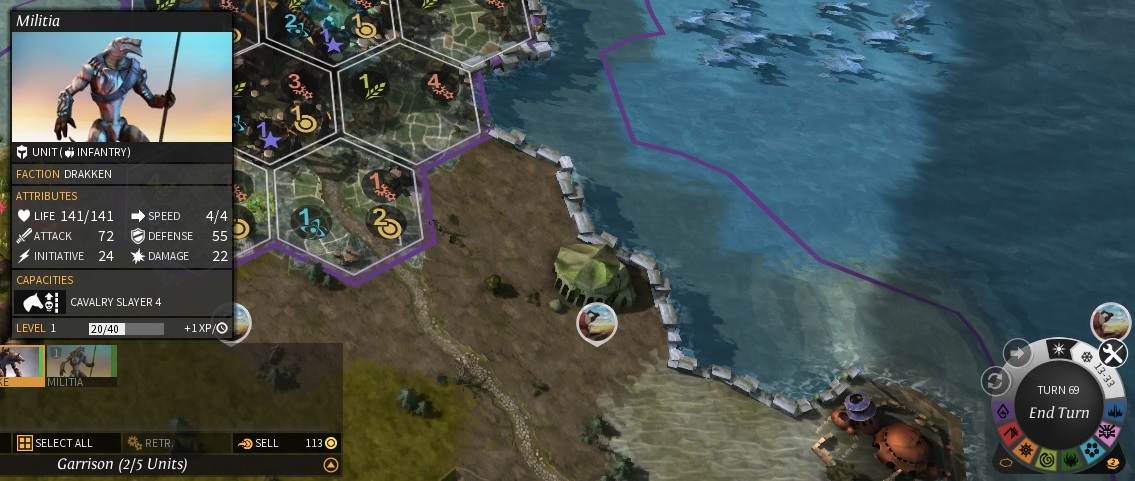Viewport: 1135px width, 481px height.
Task: End the current turn
Action: (1058, 412)
